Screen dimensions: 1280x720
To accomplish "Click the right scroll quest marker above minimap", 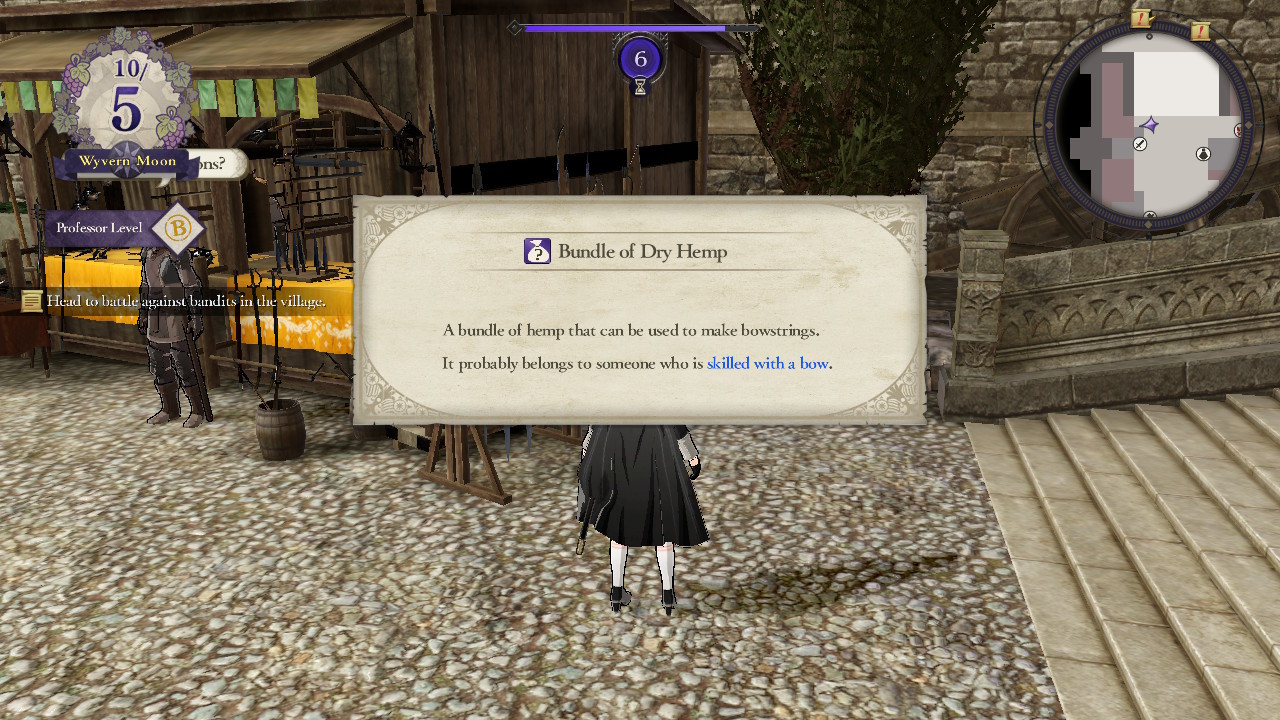I will tap(1201, 31).
